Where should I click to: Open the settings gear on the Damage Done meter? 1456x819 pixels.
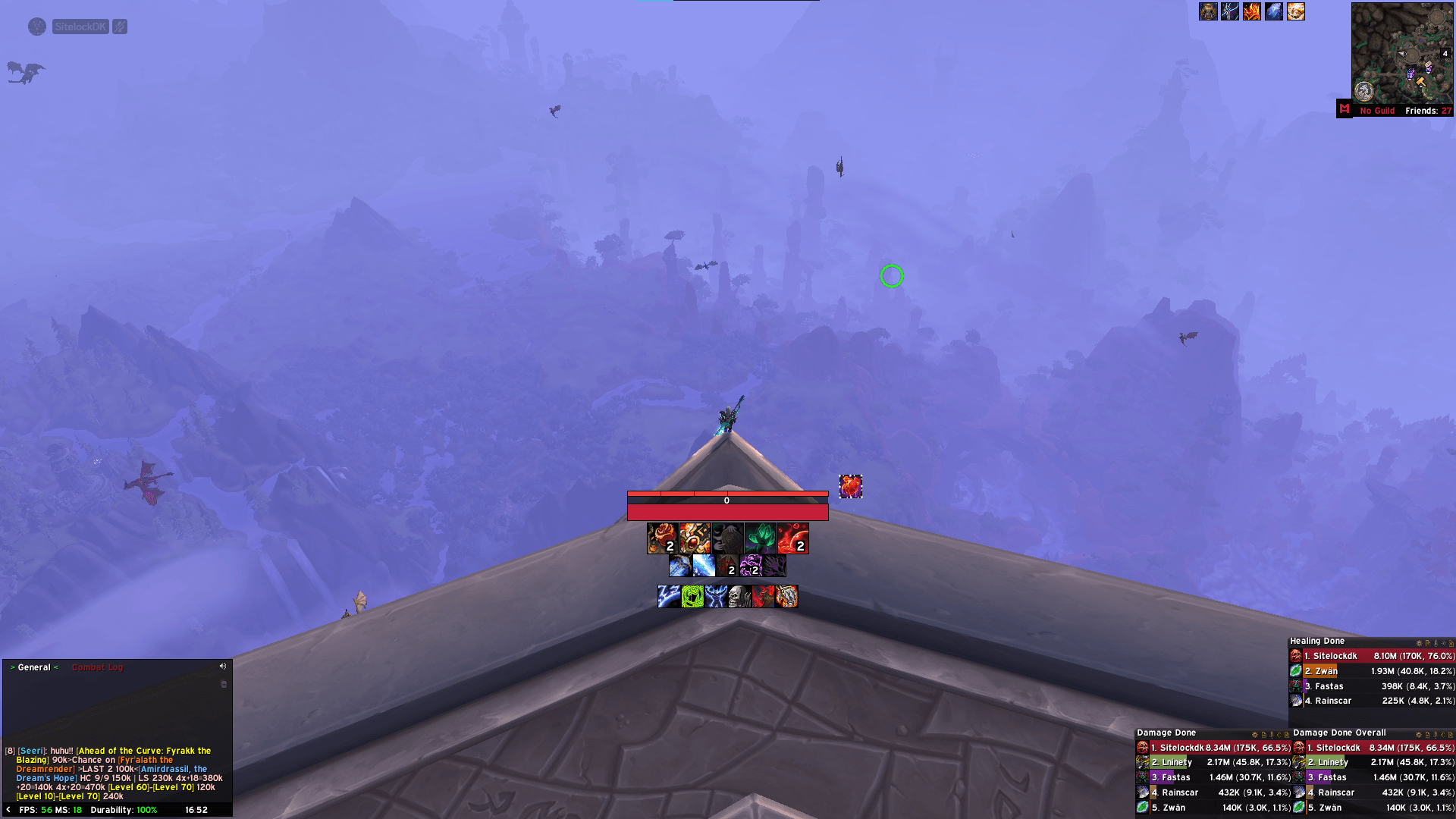[x=1255, y=735]
